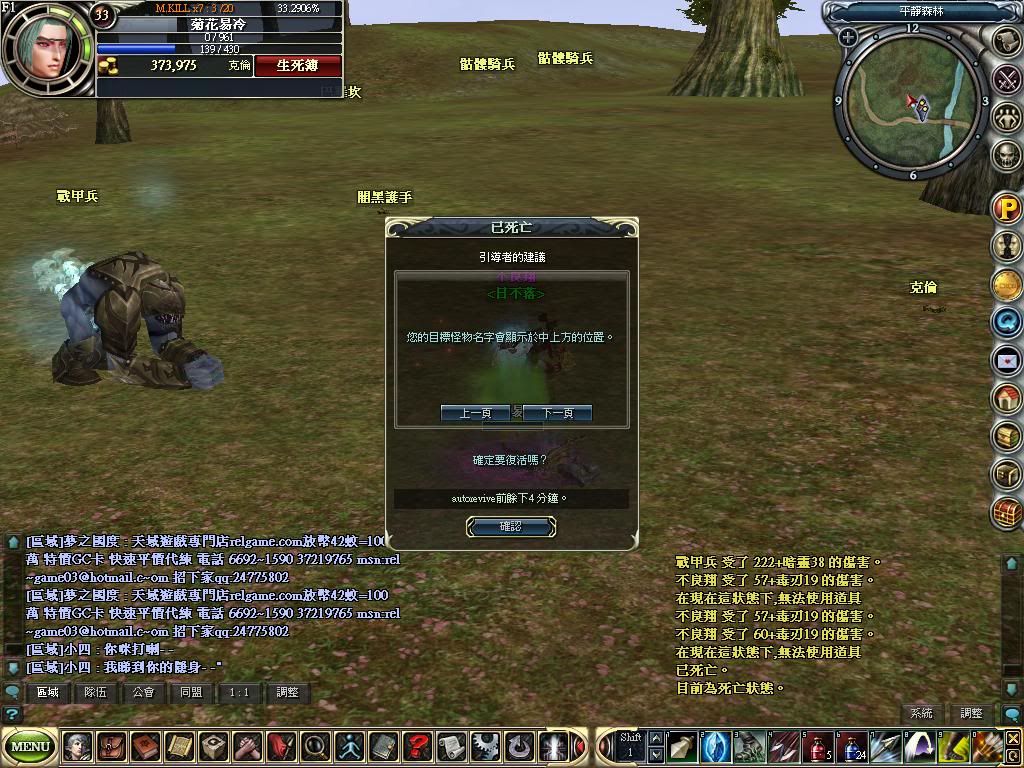This screenshot has height=768, width=1024.
Task: Switch chat to the 隊伍 party tab
Action: click(x=96, y=692)
